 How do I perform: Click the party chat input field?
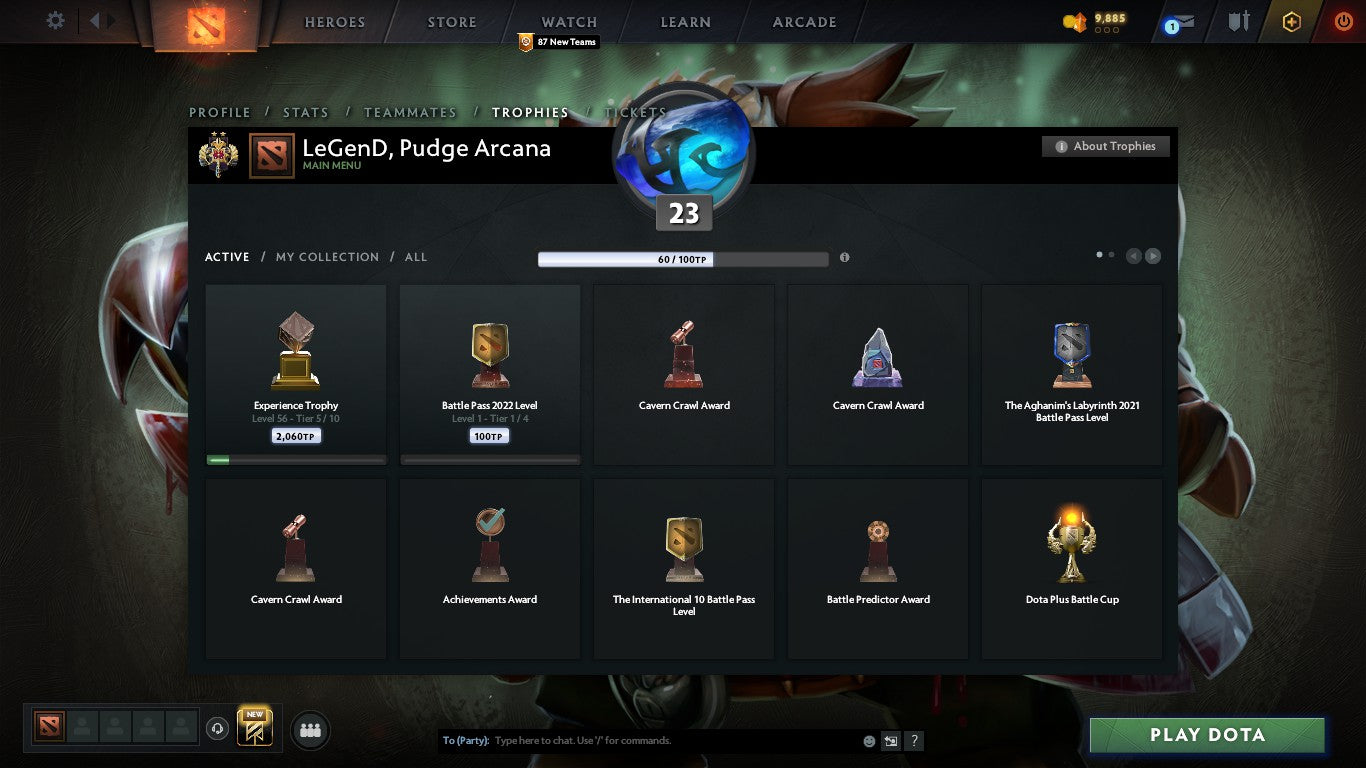tap(650, 740)
